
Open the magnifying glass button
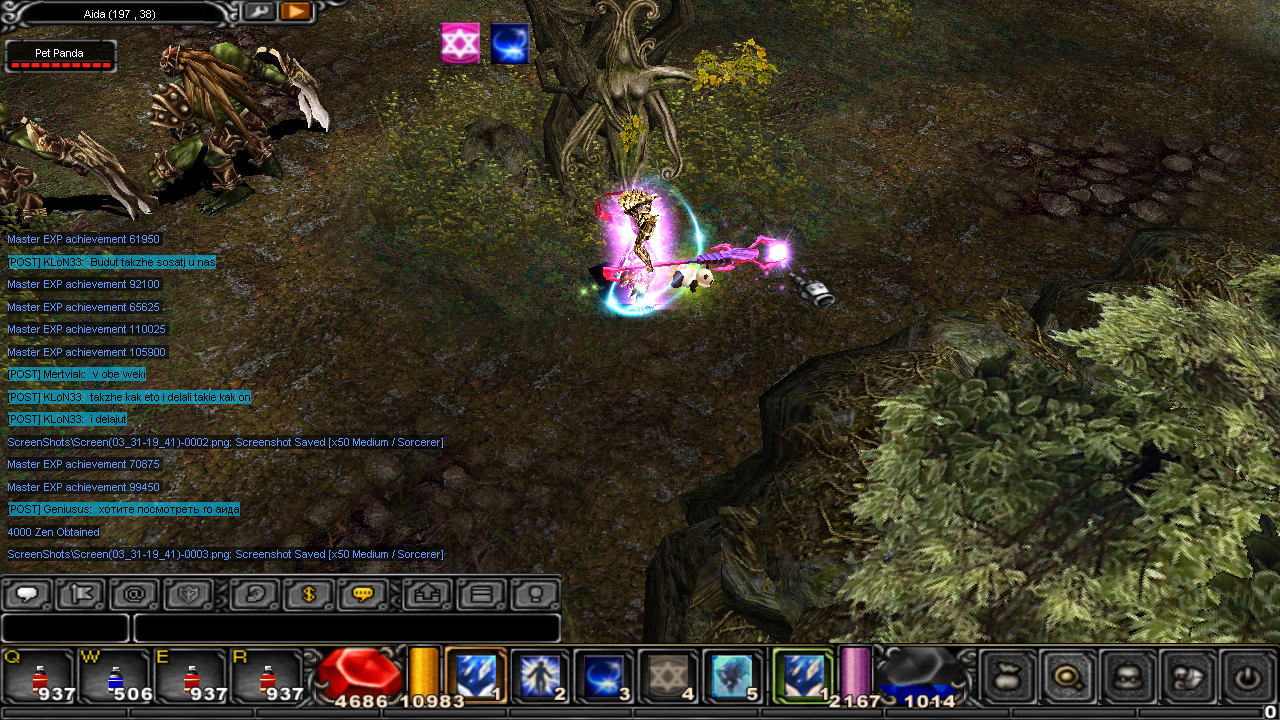click(x=1067, y=675)
